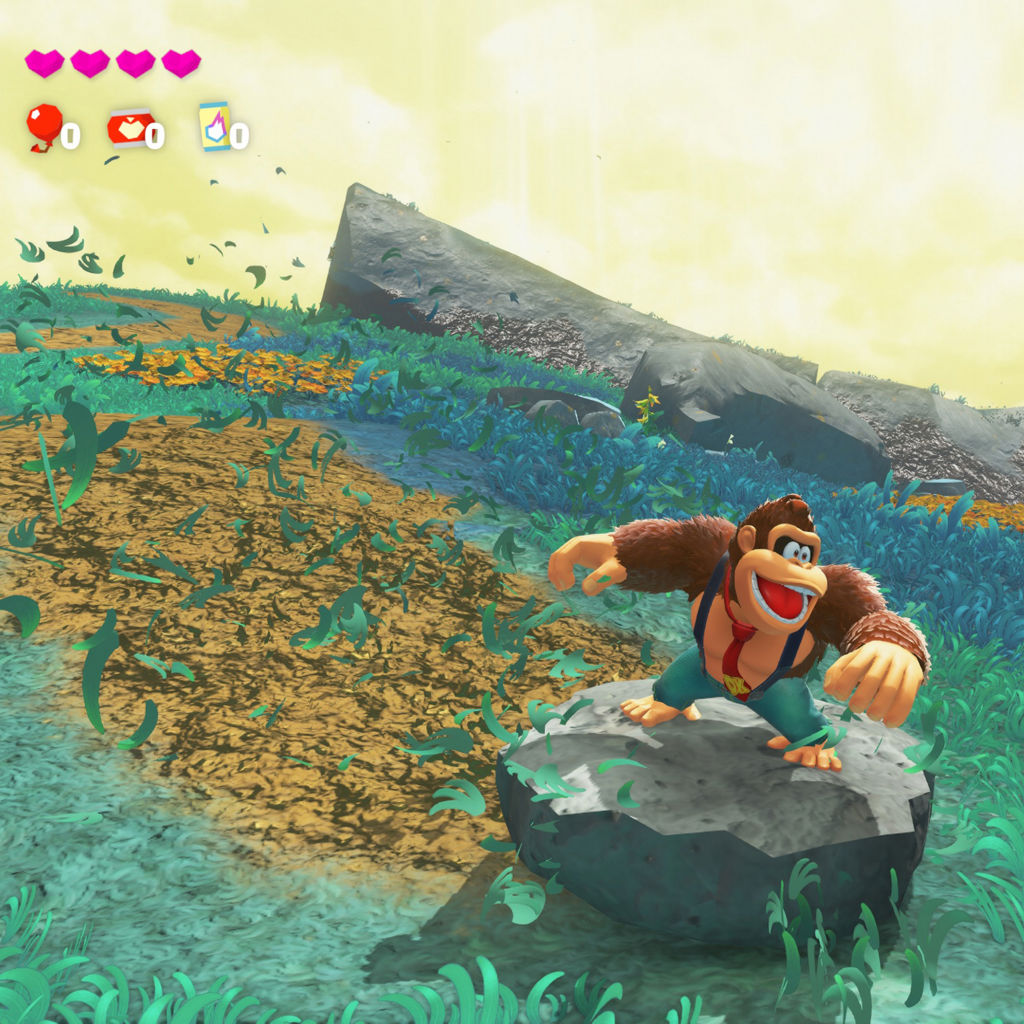Select the red balloon item icon

[43, 127]
